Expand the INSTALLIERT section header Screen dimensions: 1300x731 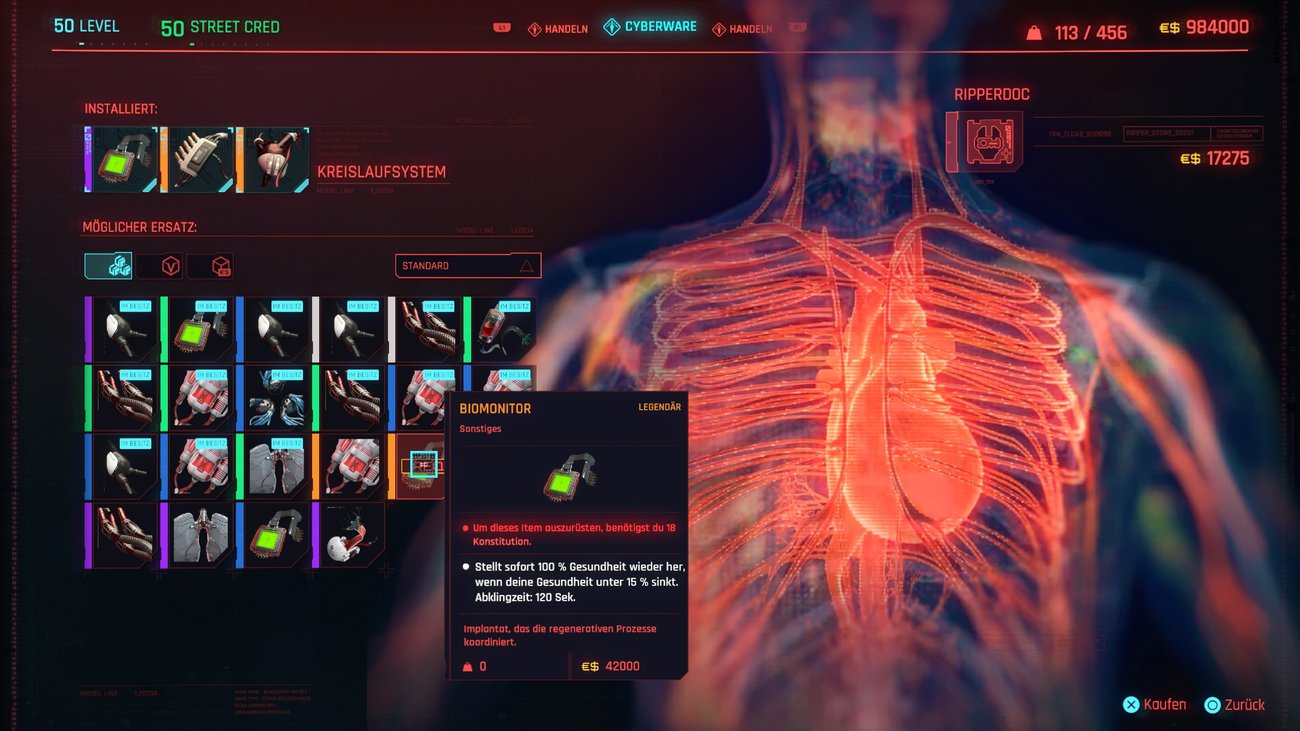pyautogui.click(x=120, y=108)
